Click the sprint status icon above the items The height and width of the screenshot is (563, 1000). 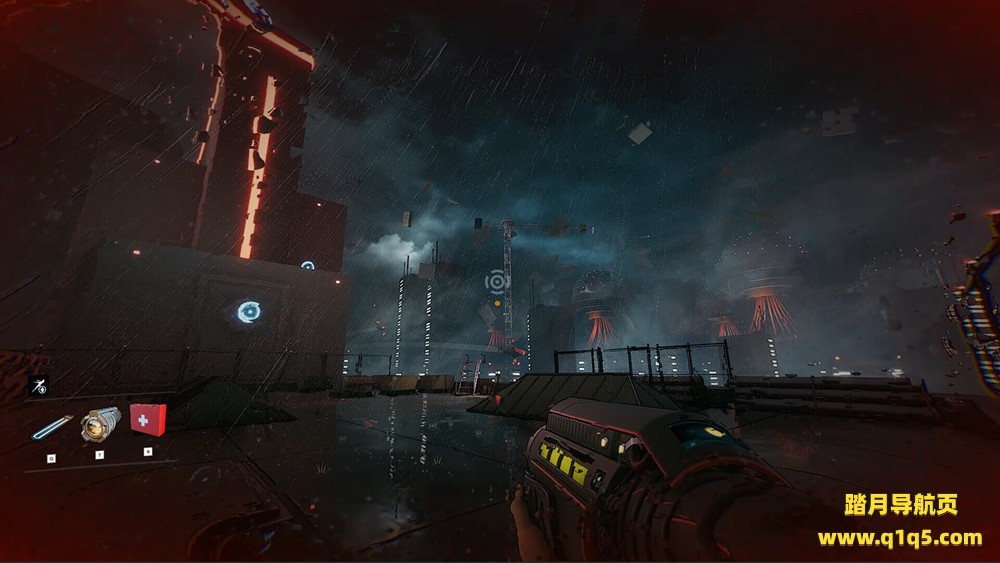pos(40,387)
